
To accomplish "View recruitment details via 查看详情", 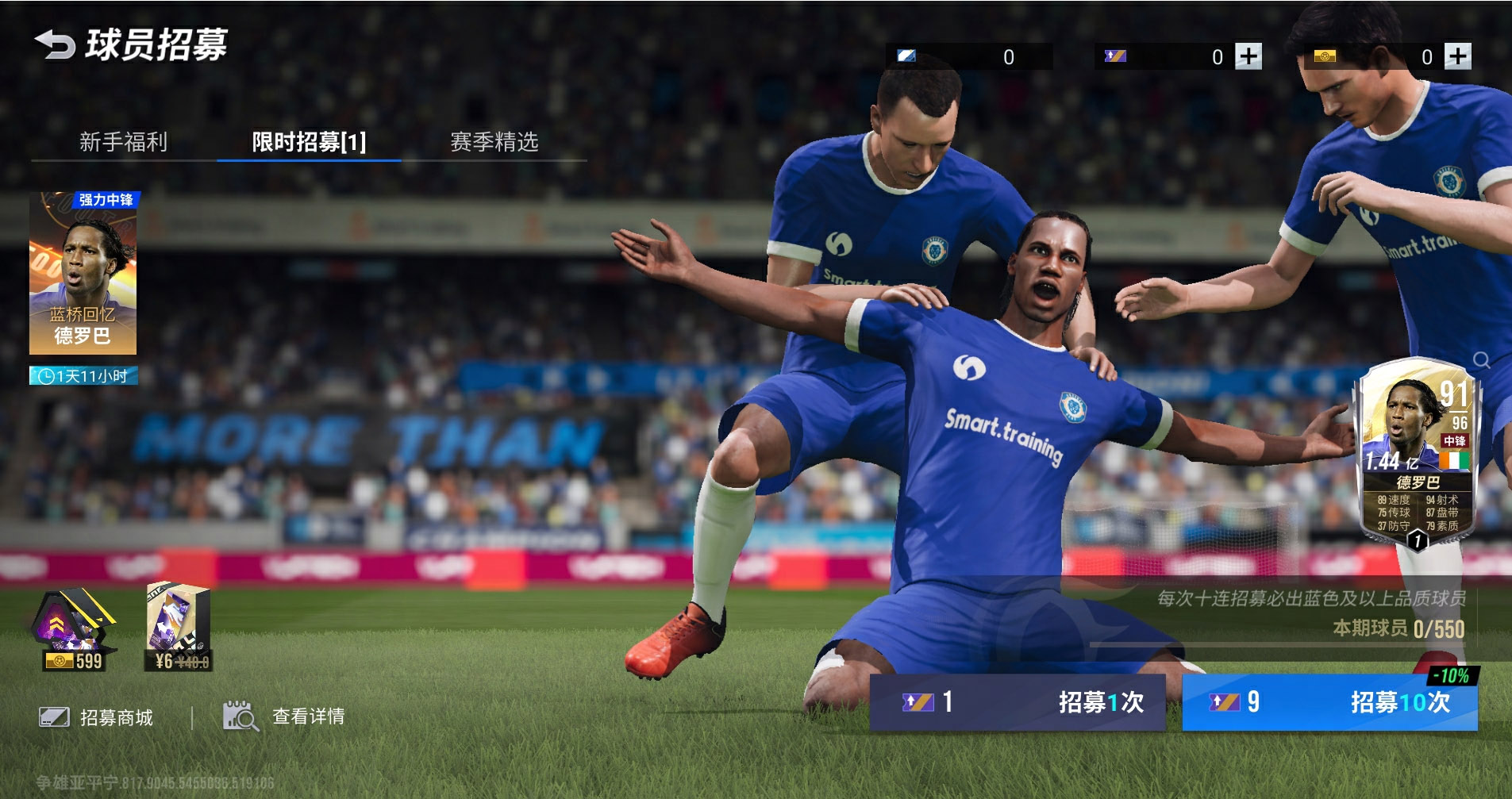I will click(284, 716).
